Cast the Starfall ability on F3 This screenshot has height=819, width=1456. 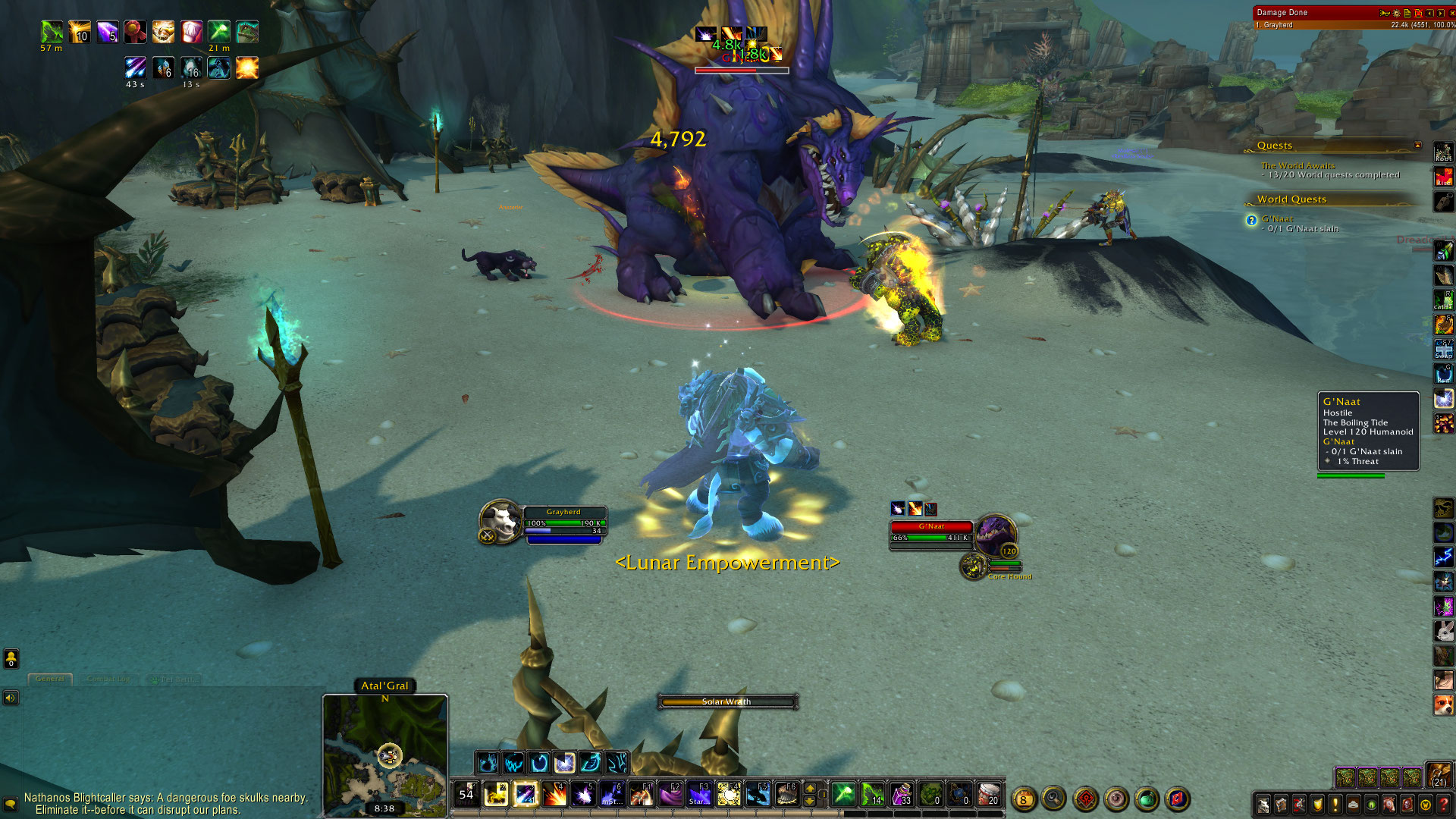(700, 794)
